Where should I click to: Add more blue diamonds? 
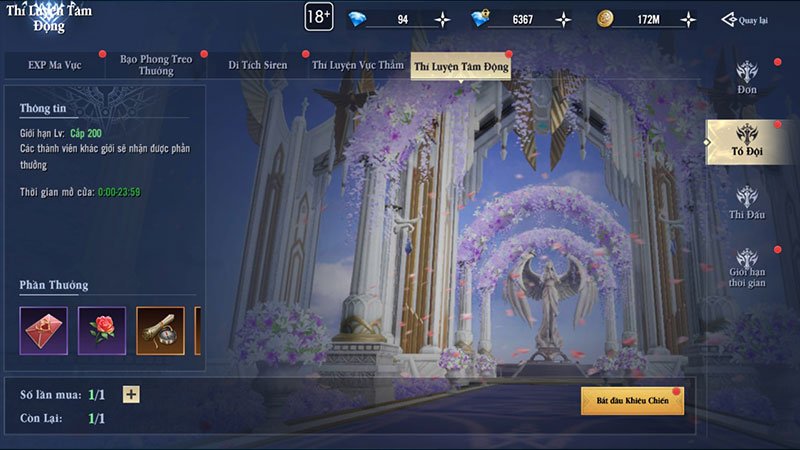[443, 19]
